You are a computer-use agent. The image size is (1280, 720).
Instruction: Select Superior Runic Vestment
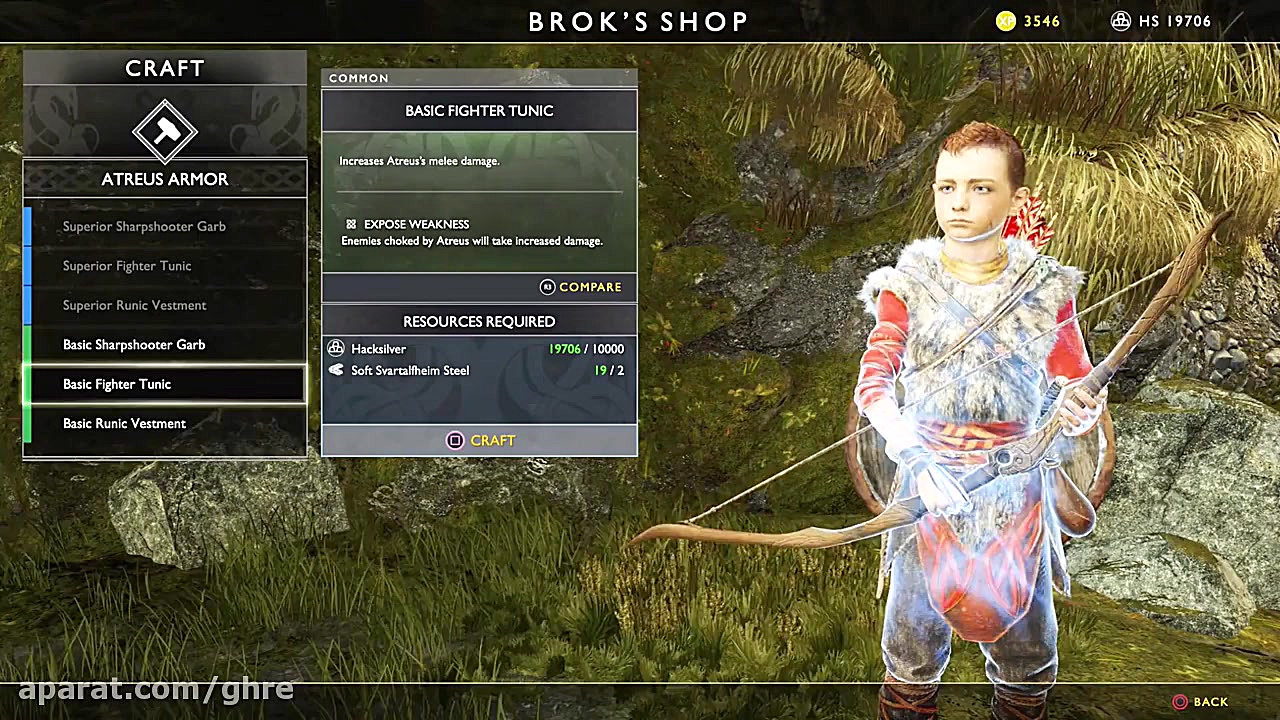tap(135, 305)
